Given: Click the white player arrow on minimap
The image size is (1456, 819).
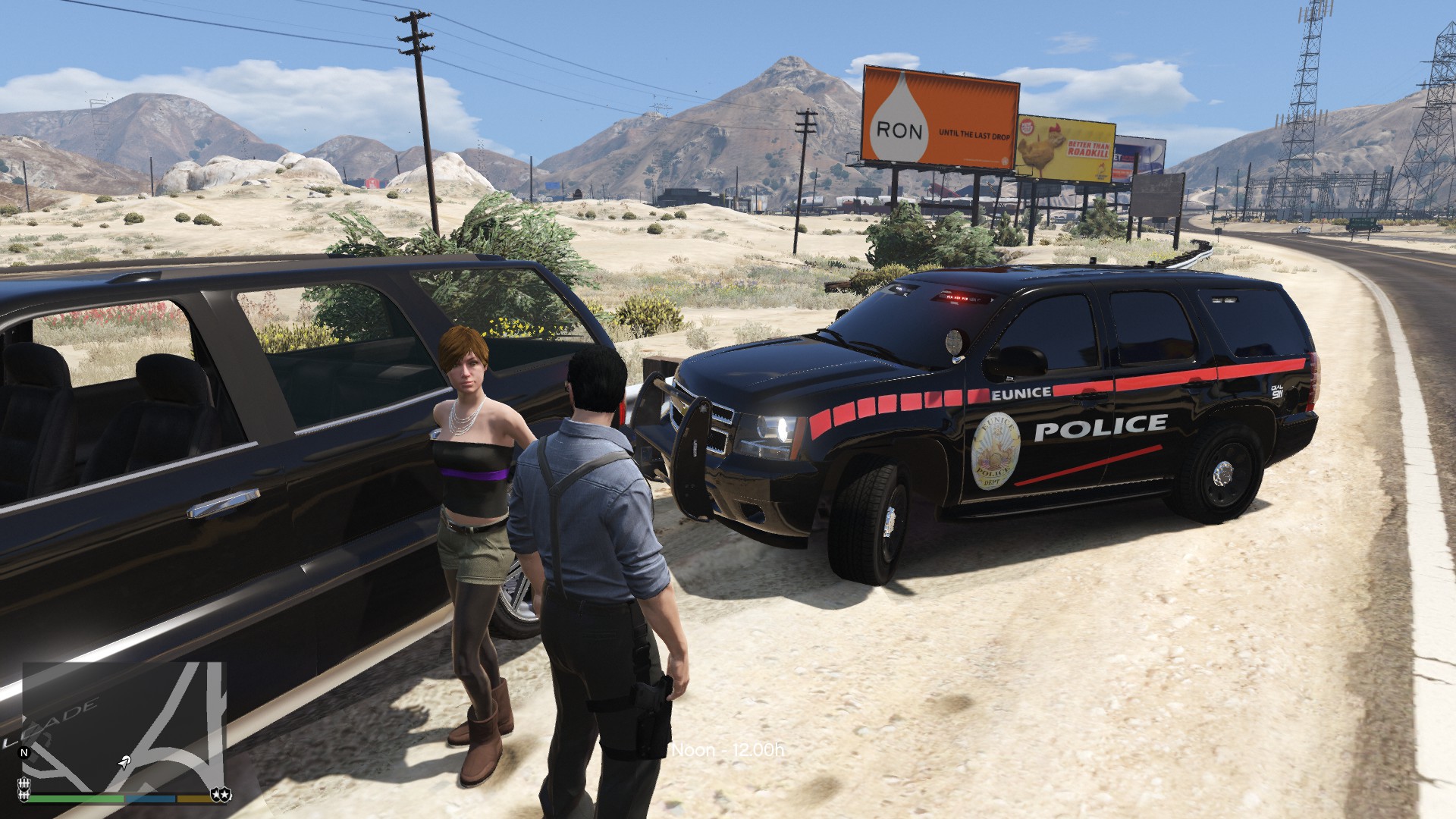Looking at the screenshot, I should click(x=124, y=761).
